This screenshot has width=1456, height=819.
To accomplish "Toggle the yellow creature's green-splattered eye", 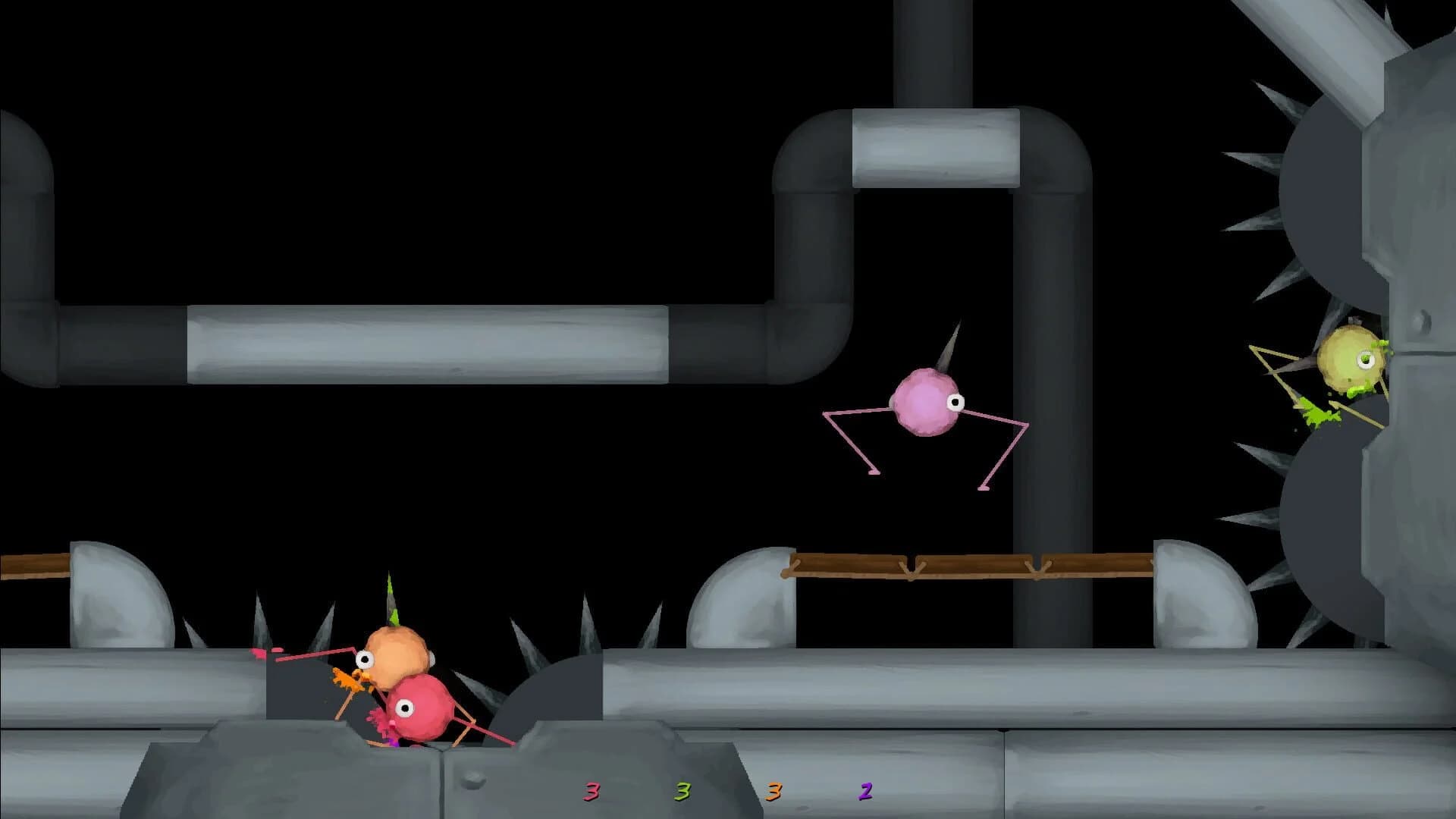I will coord(1365,358).
